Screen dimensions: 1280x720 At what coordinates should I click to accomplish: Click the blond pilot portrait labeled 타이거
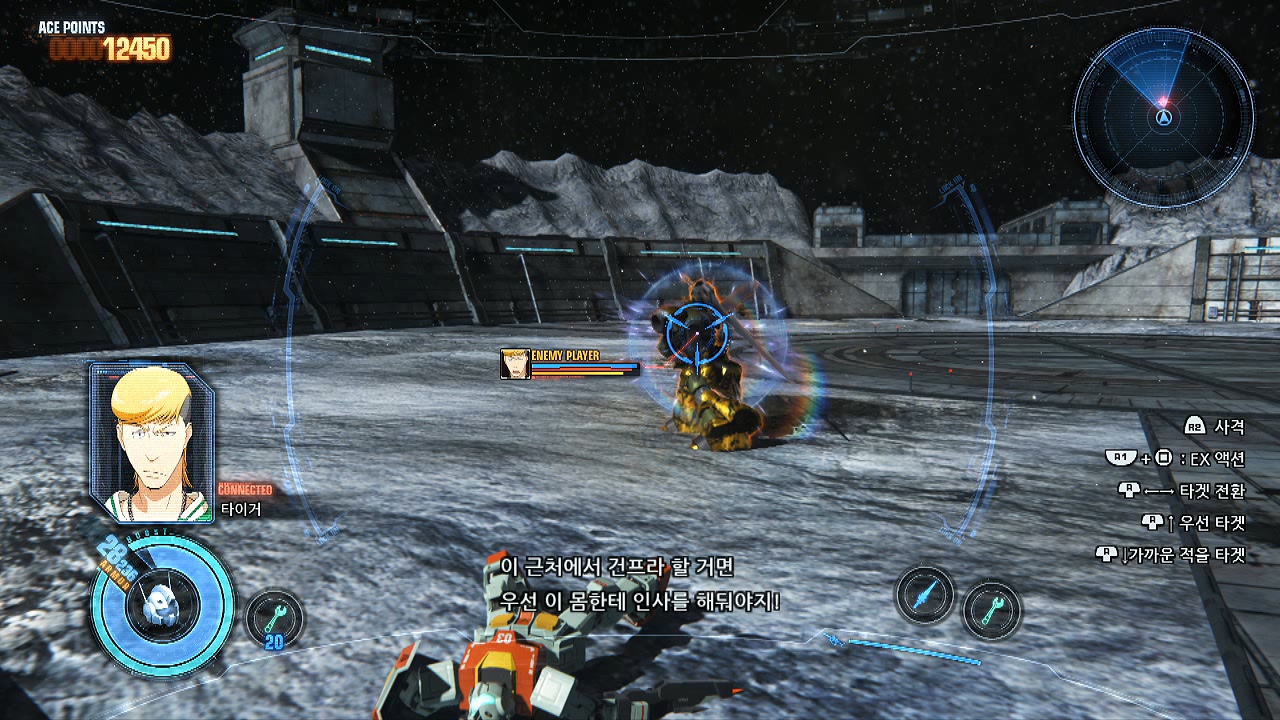pyautogui.click(x=151, y=442)
